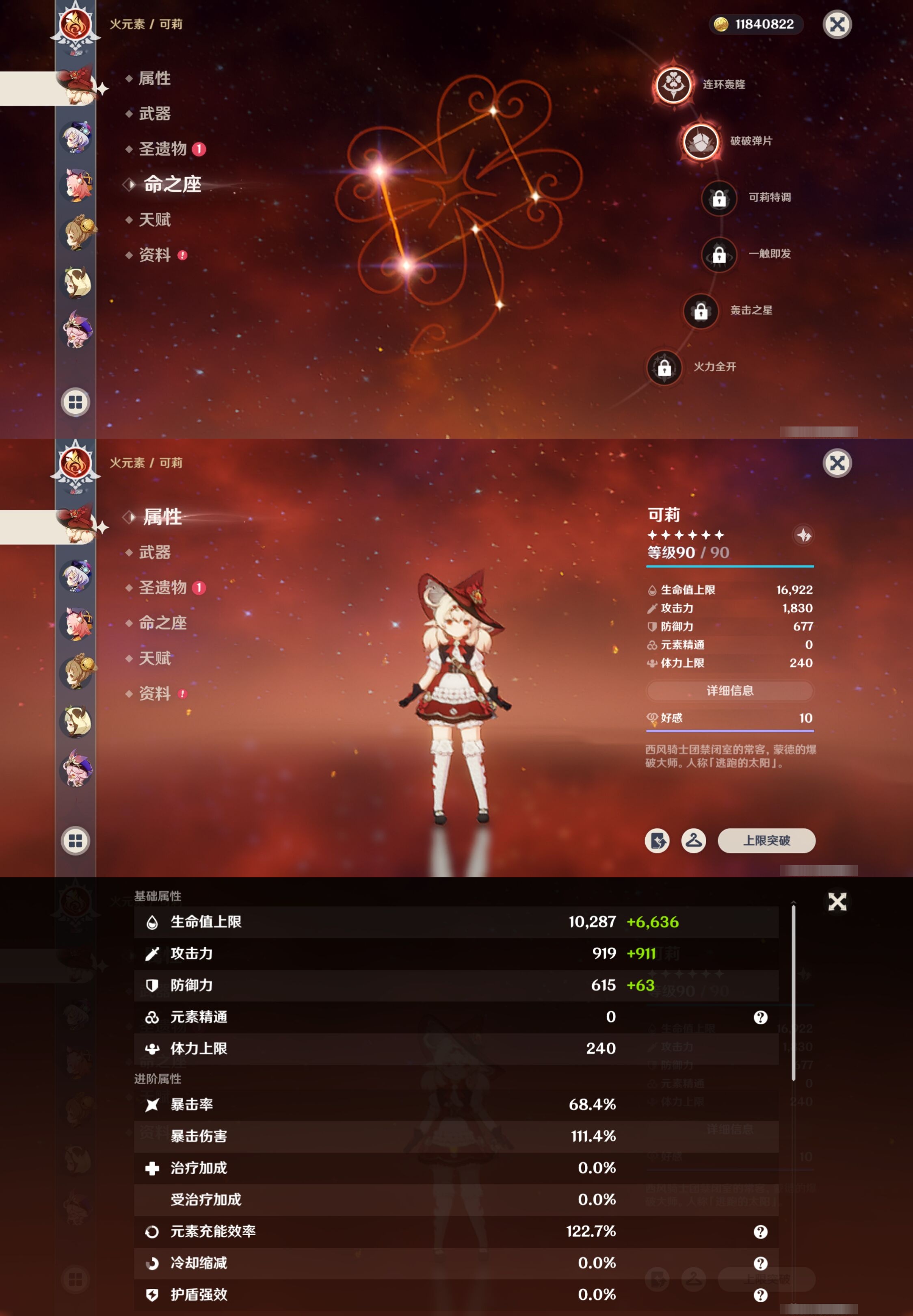Show the 冷却缩减 explanation

[x=760, y=1263]
